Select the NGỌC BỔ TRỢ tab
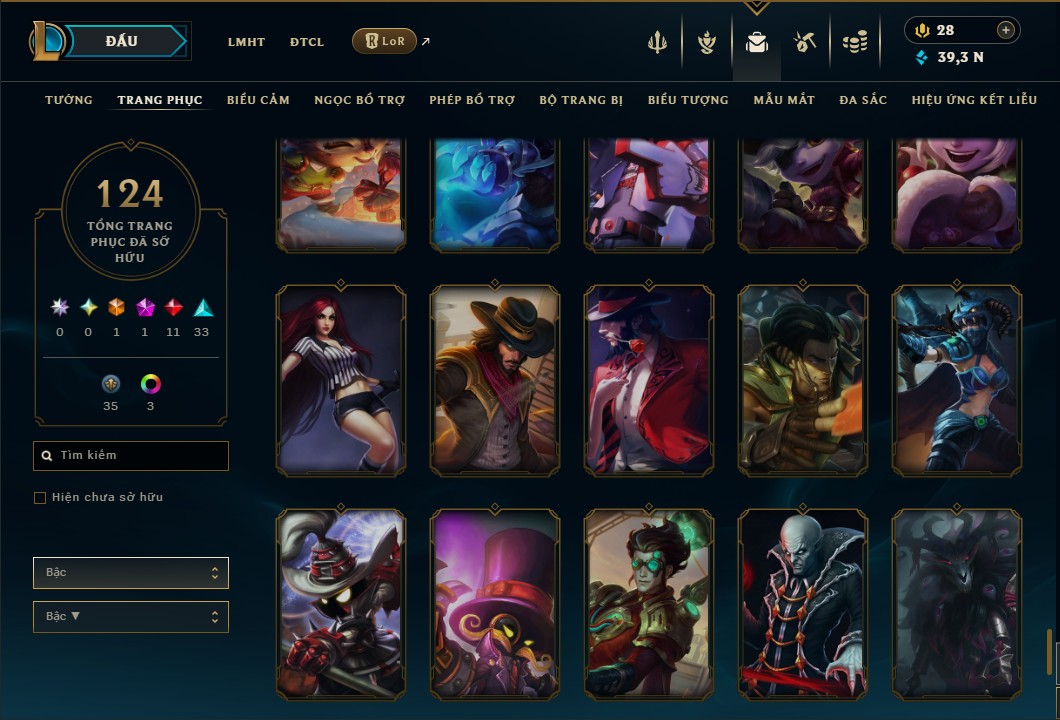 pos(359,100)
